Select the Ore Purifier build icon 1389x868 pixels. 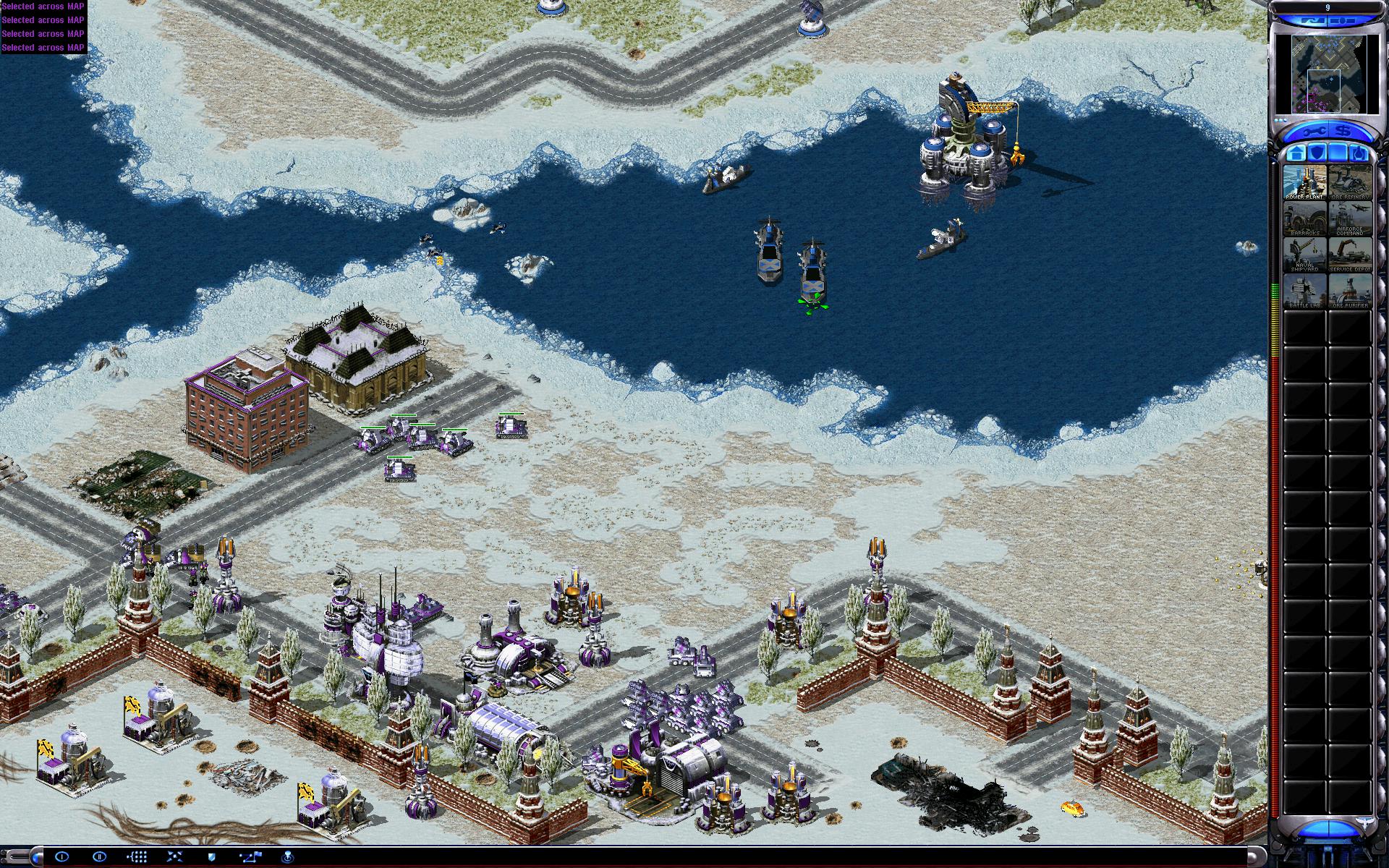(x=1350, y=291)
